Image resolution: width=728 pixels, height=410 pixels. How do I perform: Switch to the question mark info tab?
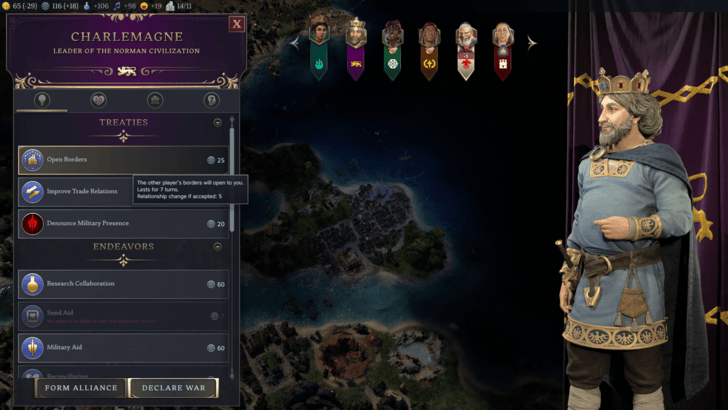click(211, 100)
